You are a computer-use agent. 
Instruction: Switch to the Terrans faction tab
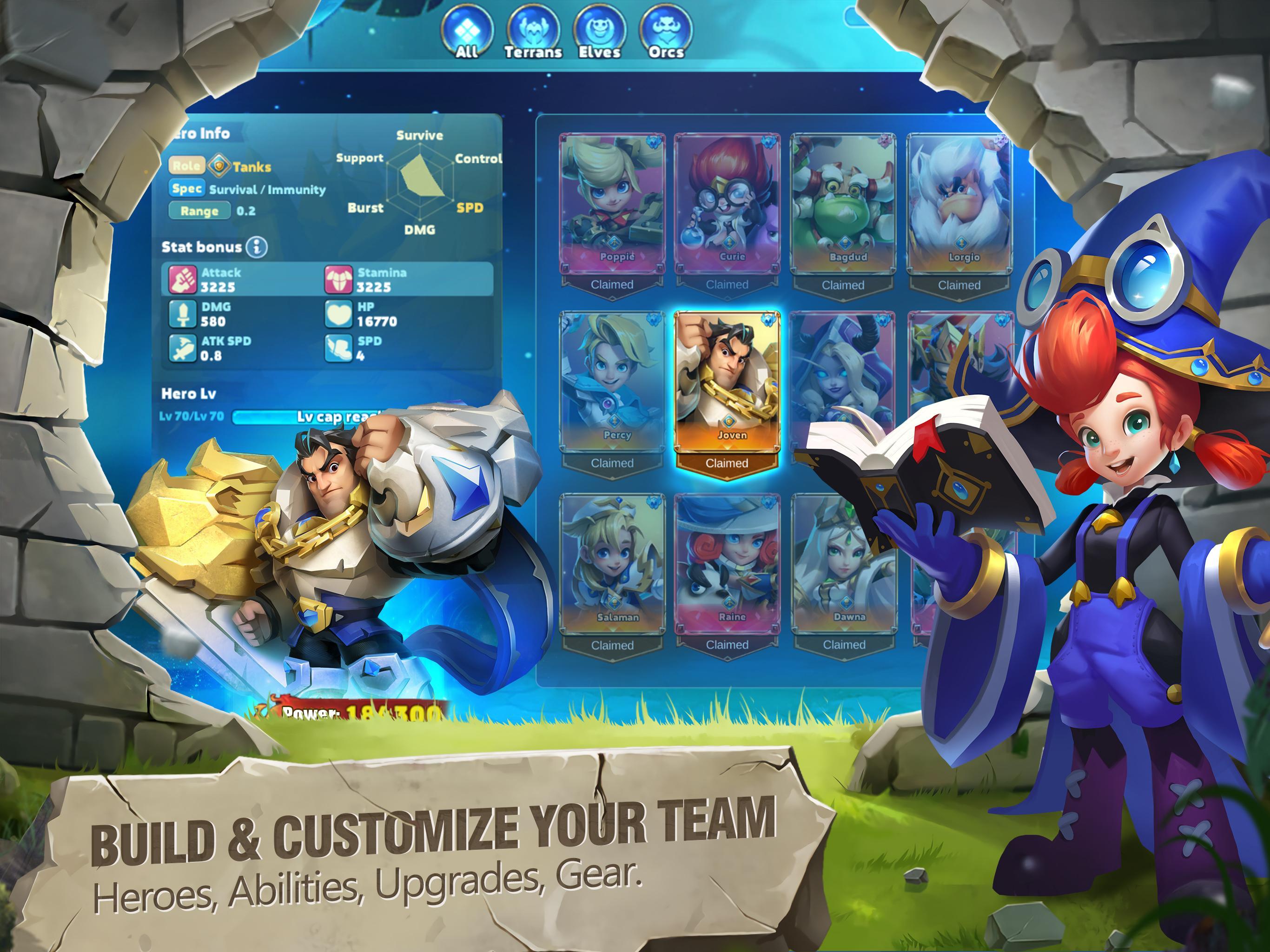535,27
